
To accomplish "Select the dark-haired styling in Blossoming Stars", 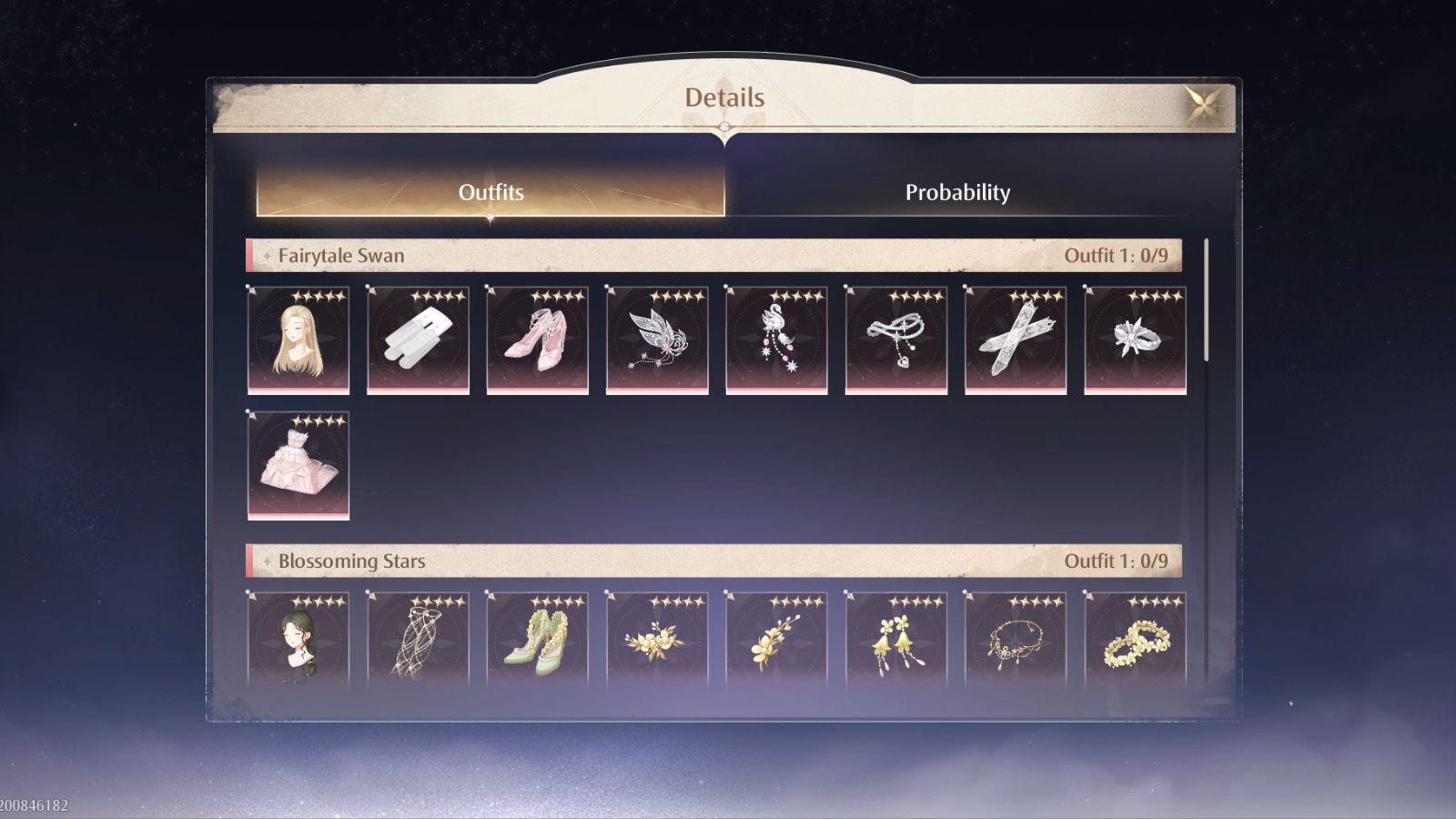I will (298, 642).
